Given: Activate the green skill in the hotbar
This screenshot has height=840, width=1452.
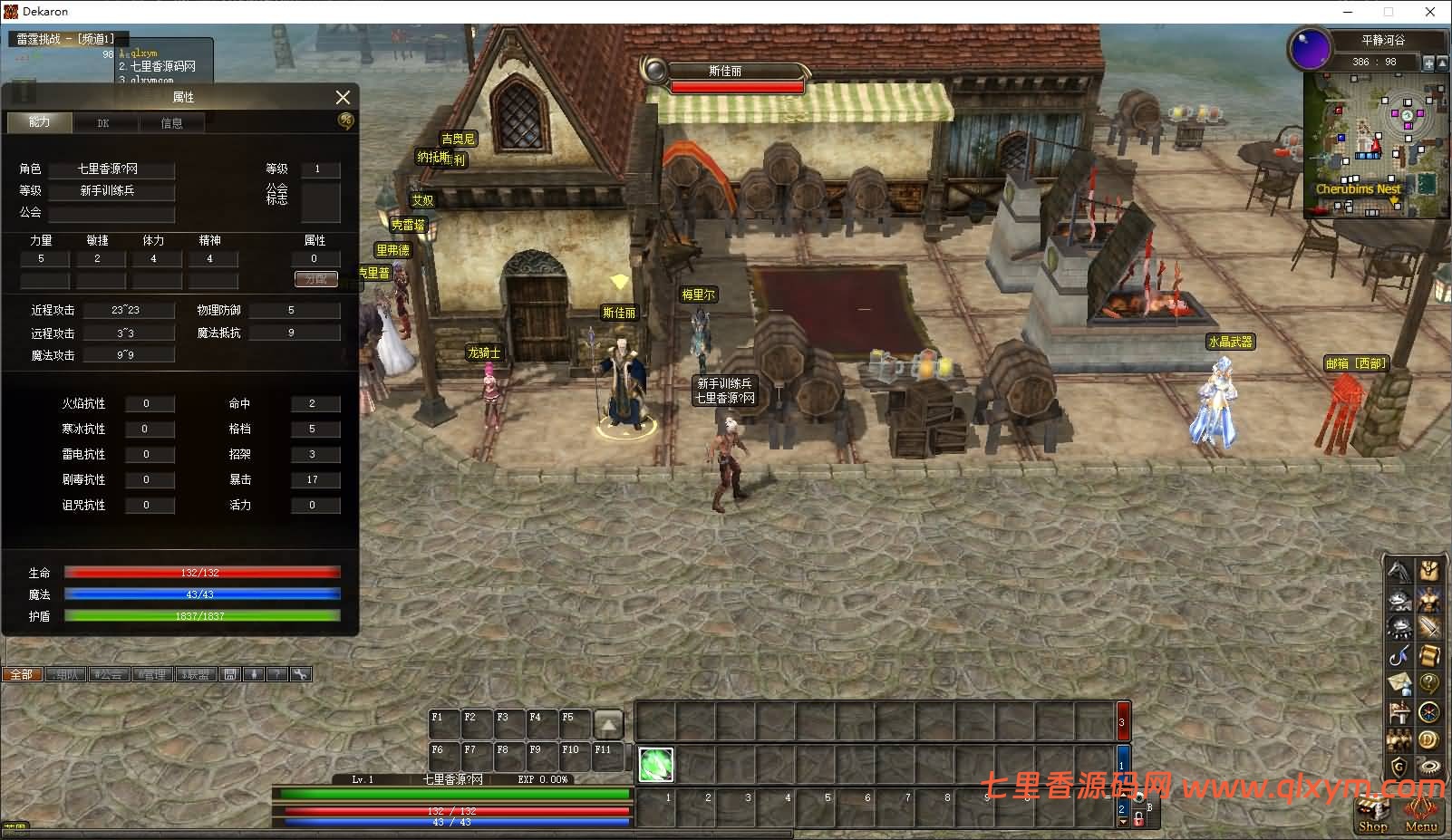Looking at the screenshot, I should click(656, 764).
